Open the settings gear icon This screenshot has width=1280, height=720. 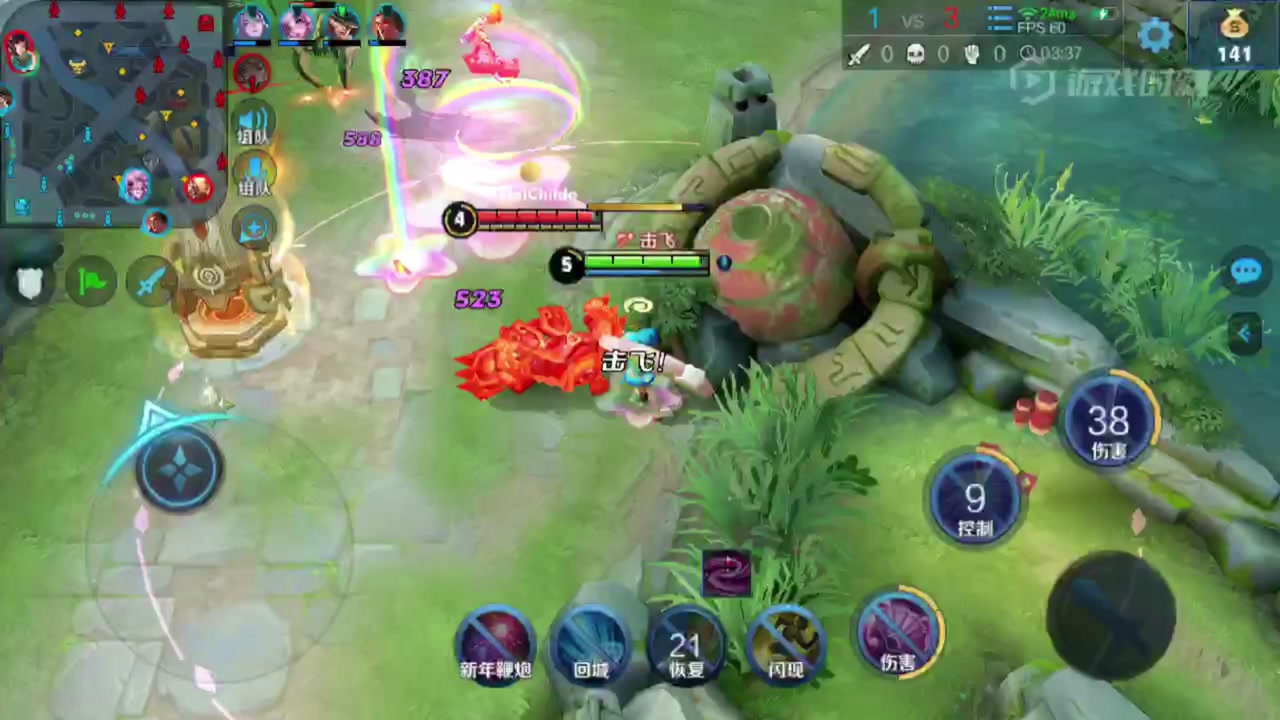(x=1155, y=35)
